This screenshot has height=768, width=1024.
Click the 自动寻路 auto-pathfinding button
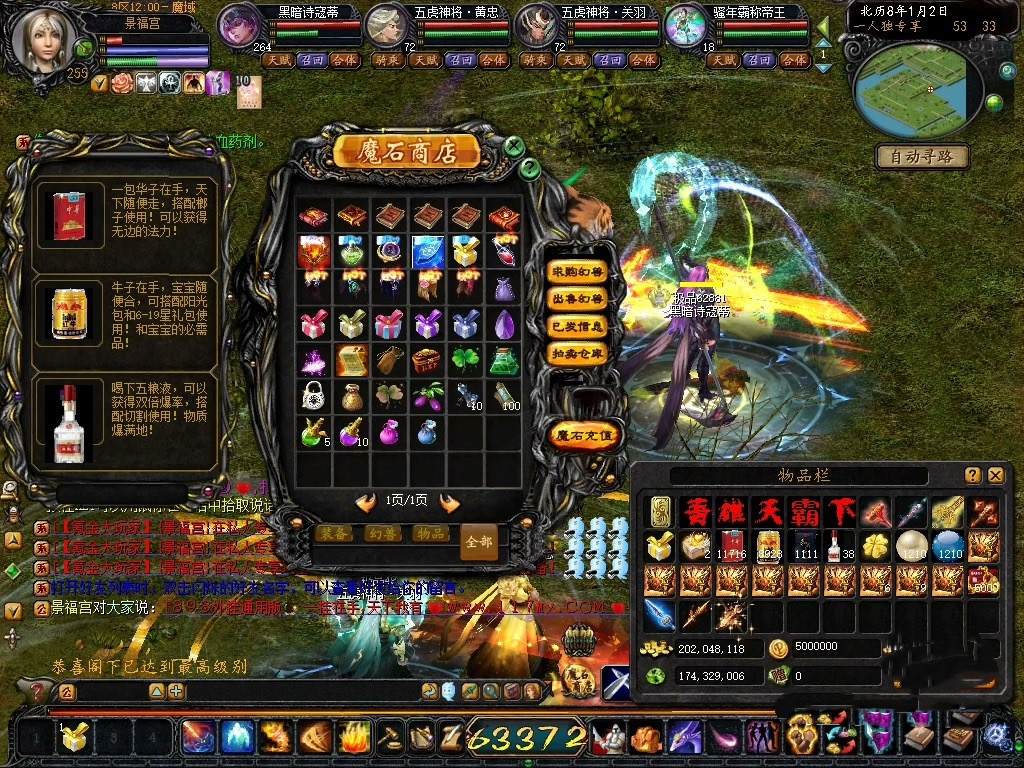pyautogui.click(x=922, y=156)
